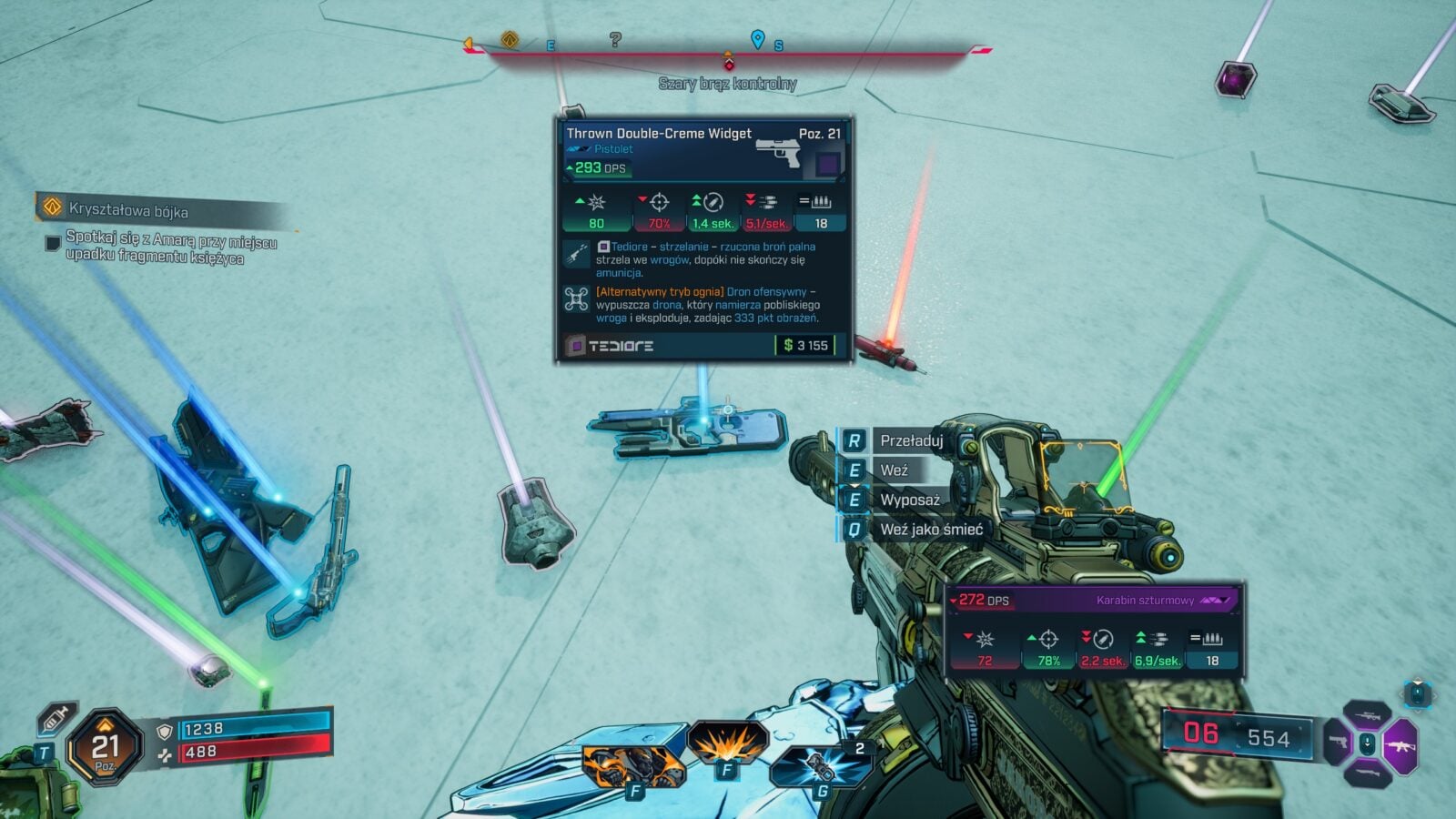The image size is (1456, 819).
Task: Click the repair kit syringe icon
Action: coord(56,719)
